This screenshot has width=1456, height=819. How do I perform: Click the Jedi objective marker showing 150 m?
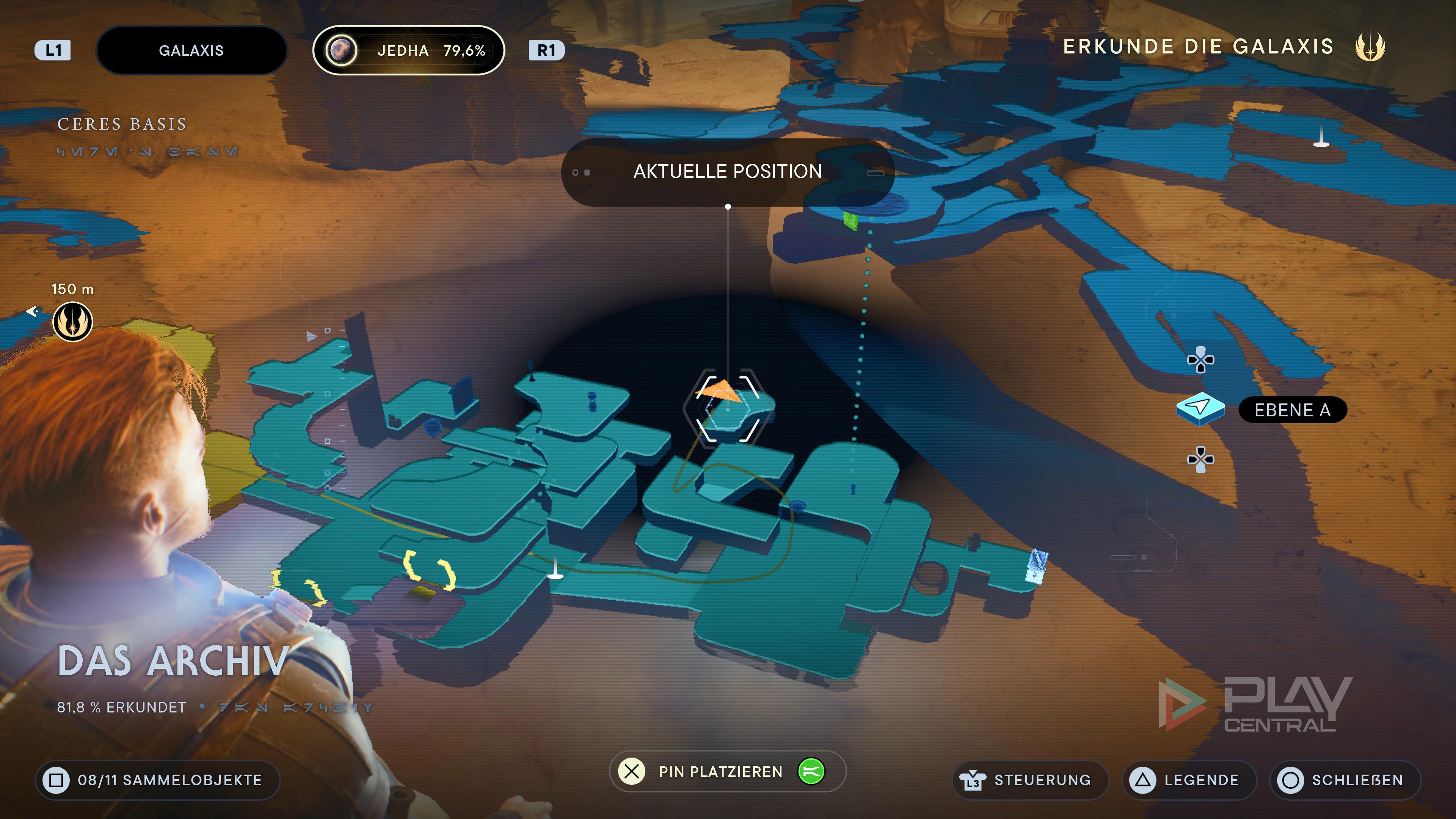(x=72, y=322)
